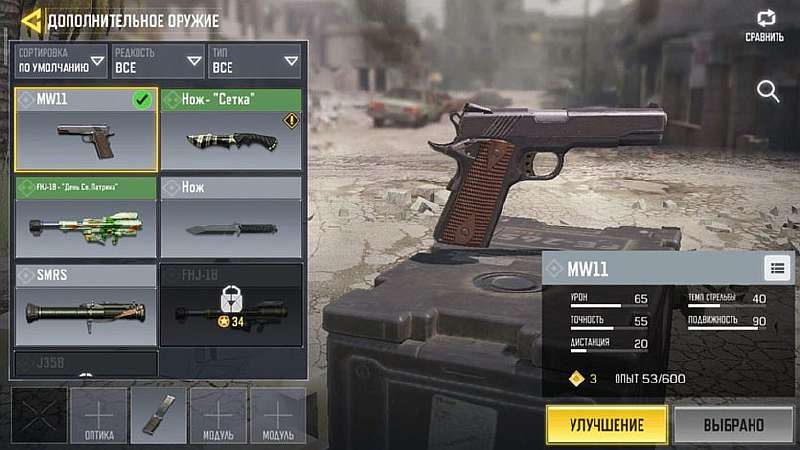Click the crossed-out empty attachment slot
800x450 pixels.
tap(39, 415)
